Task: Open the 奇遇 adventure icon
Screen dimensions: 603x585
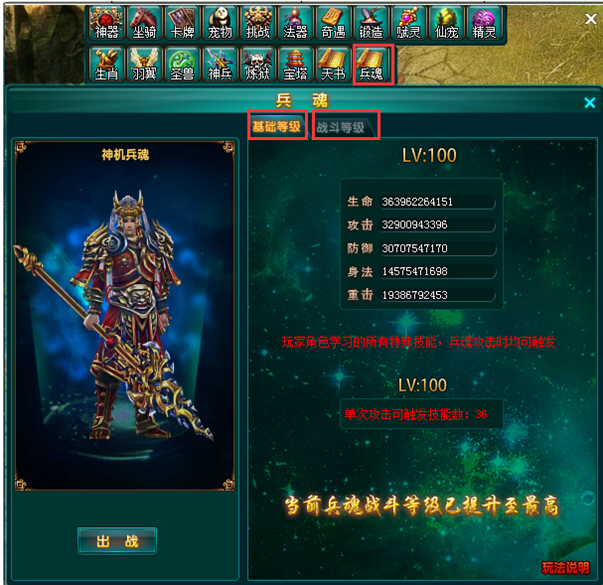Action: 331,24
